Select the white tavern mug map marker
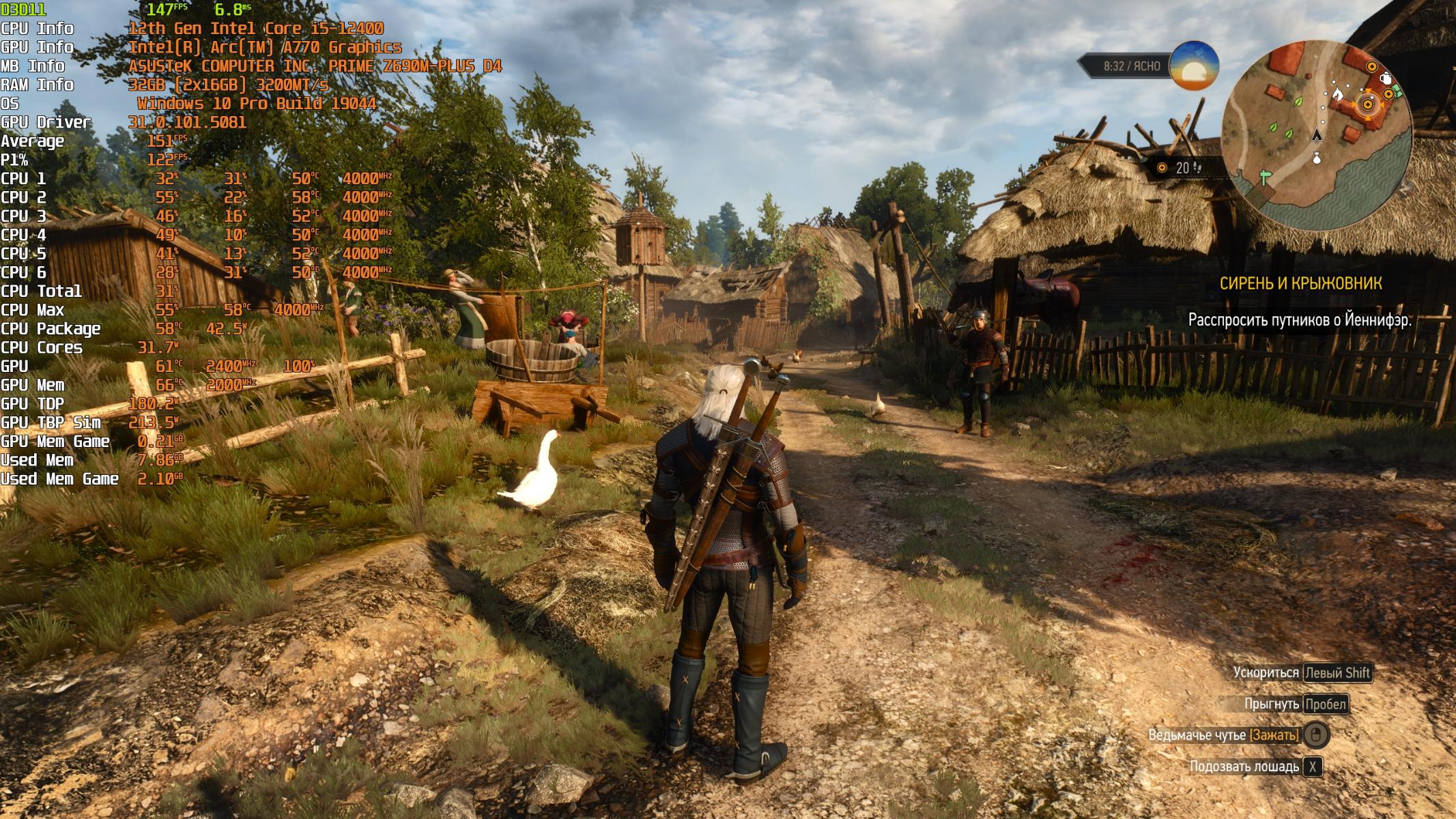 pos(1386,78)
